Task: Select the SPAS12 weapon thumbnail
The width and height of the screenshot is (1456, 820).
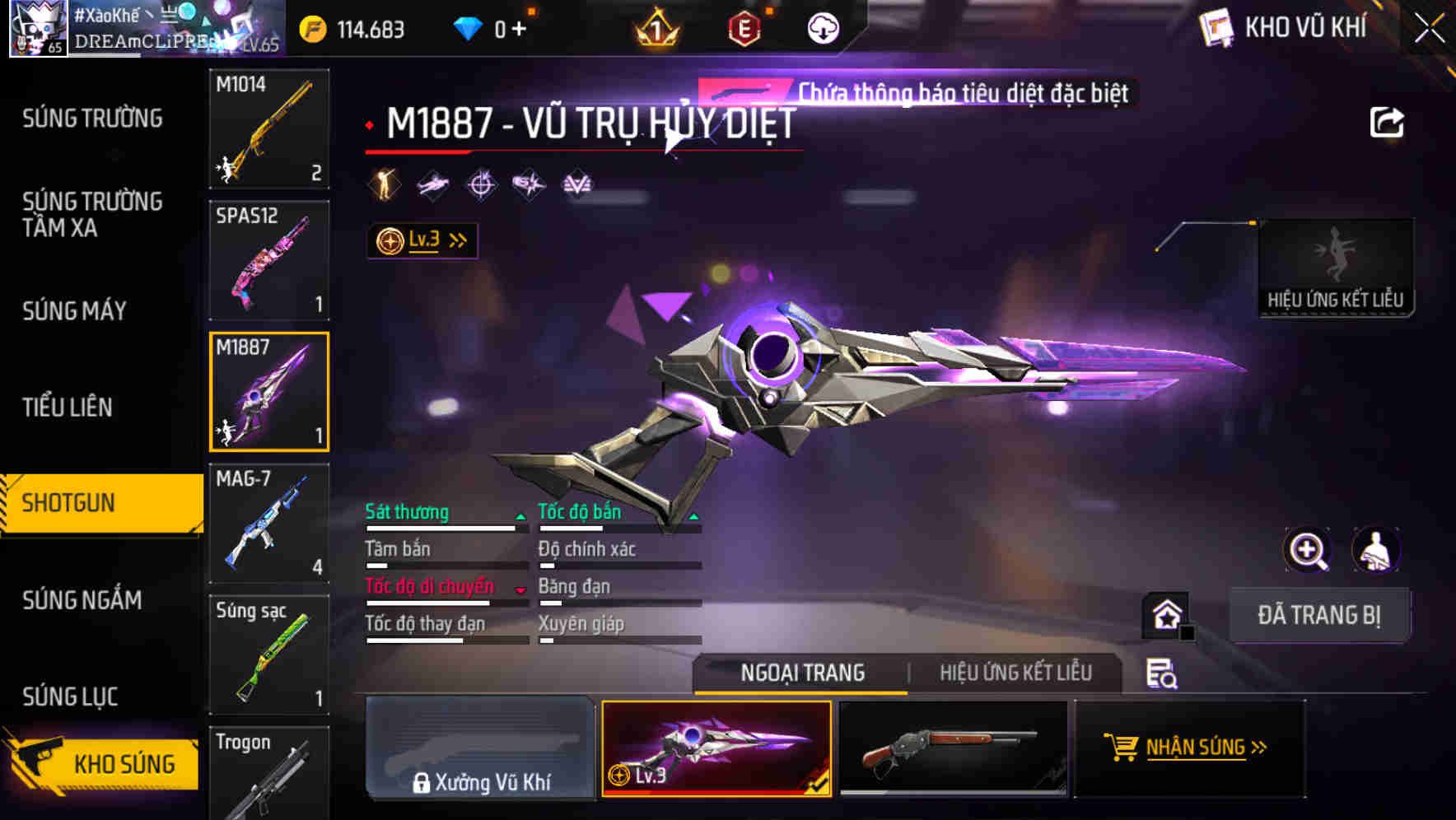Action: coord(268,259)
